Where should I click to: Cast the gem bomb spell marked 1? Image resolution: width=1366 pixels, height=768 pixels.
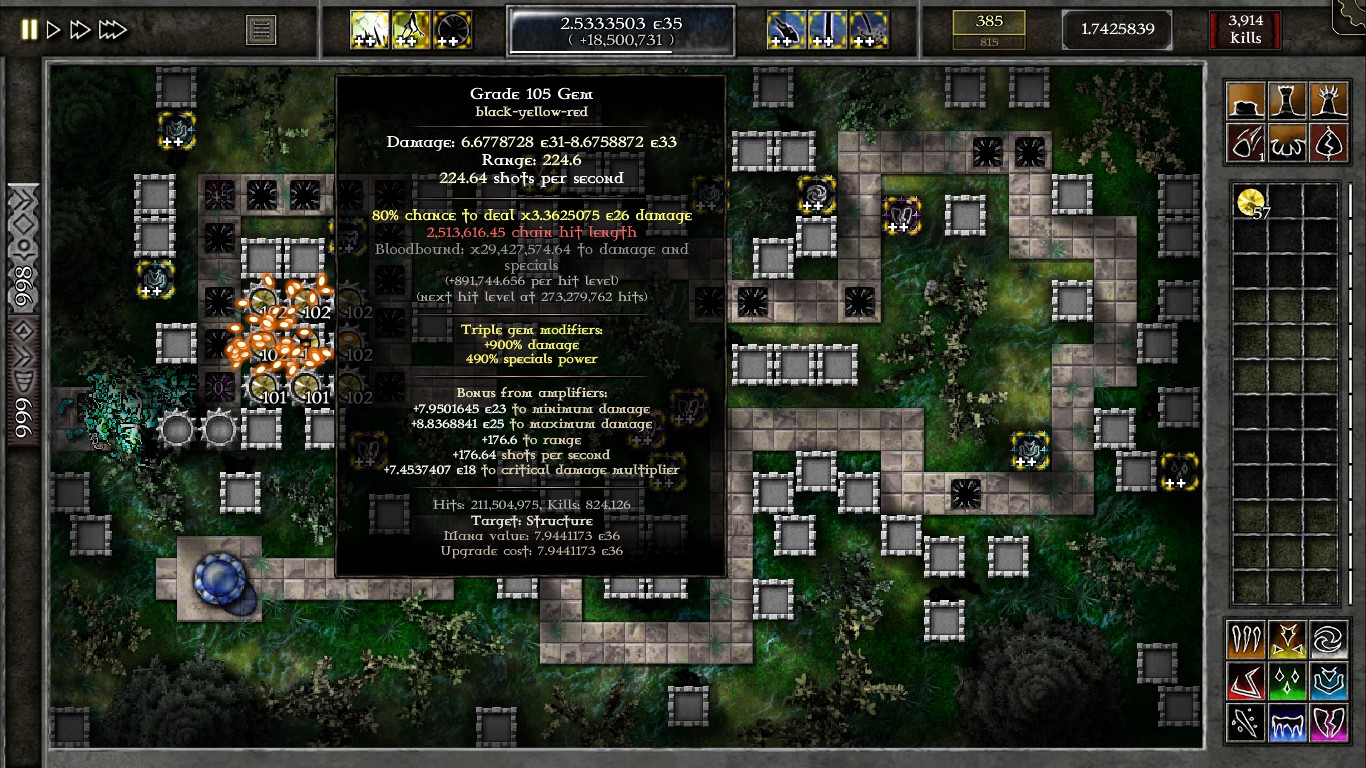1246,142
